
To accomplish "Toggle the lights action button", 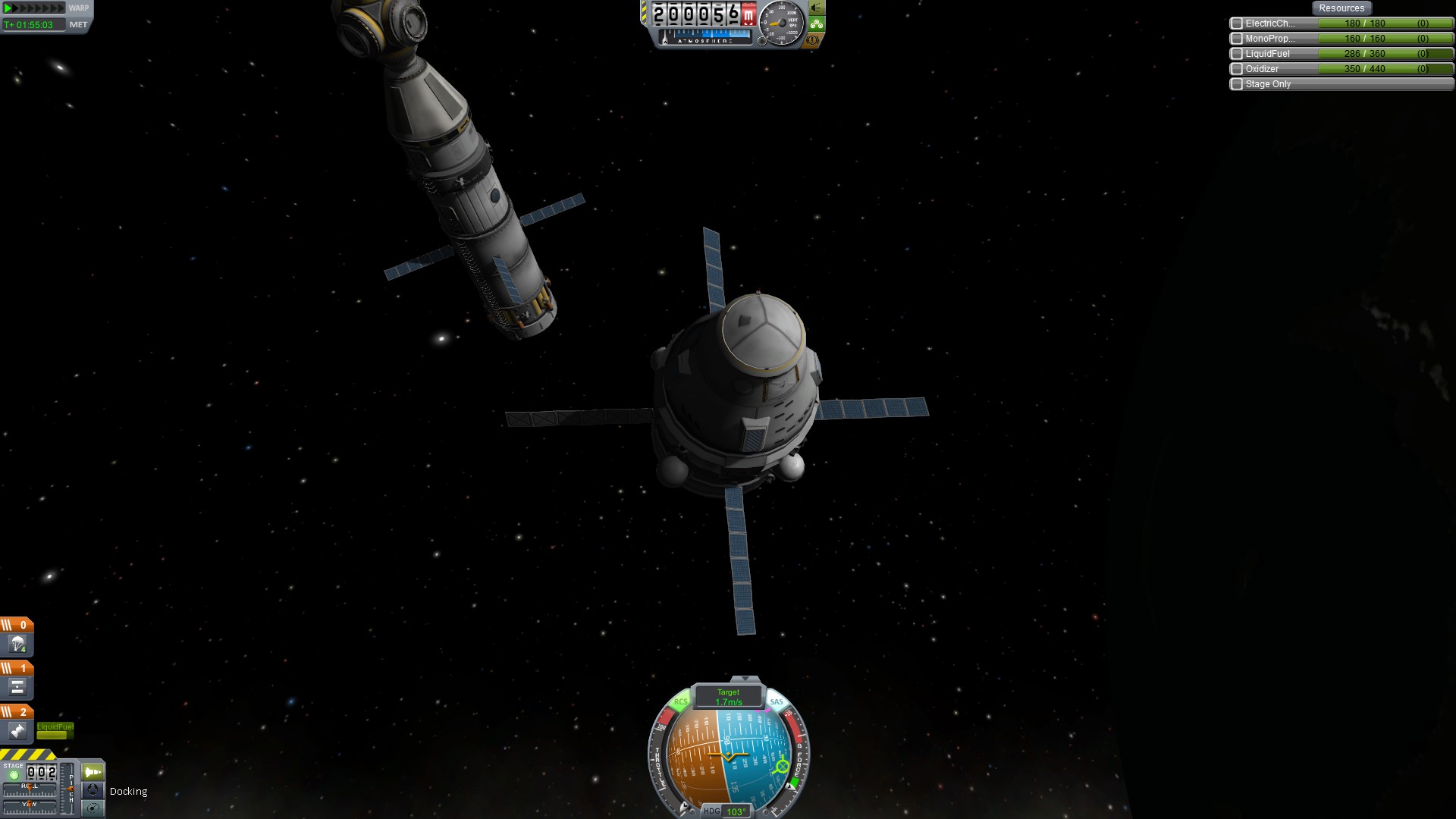I will [816, 8].
